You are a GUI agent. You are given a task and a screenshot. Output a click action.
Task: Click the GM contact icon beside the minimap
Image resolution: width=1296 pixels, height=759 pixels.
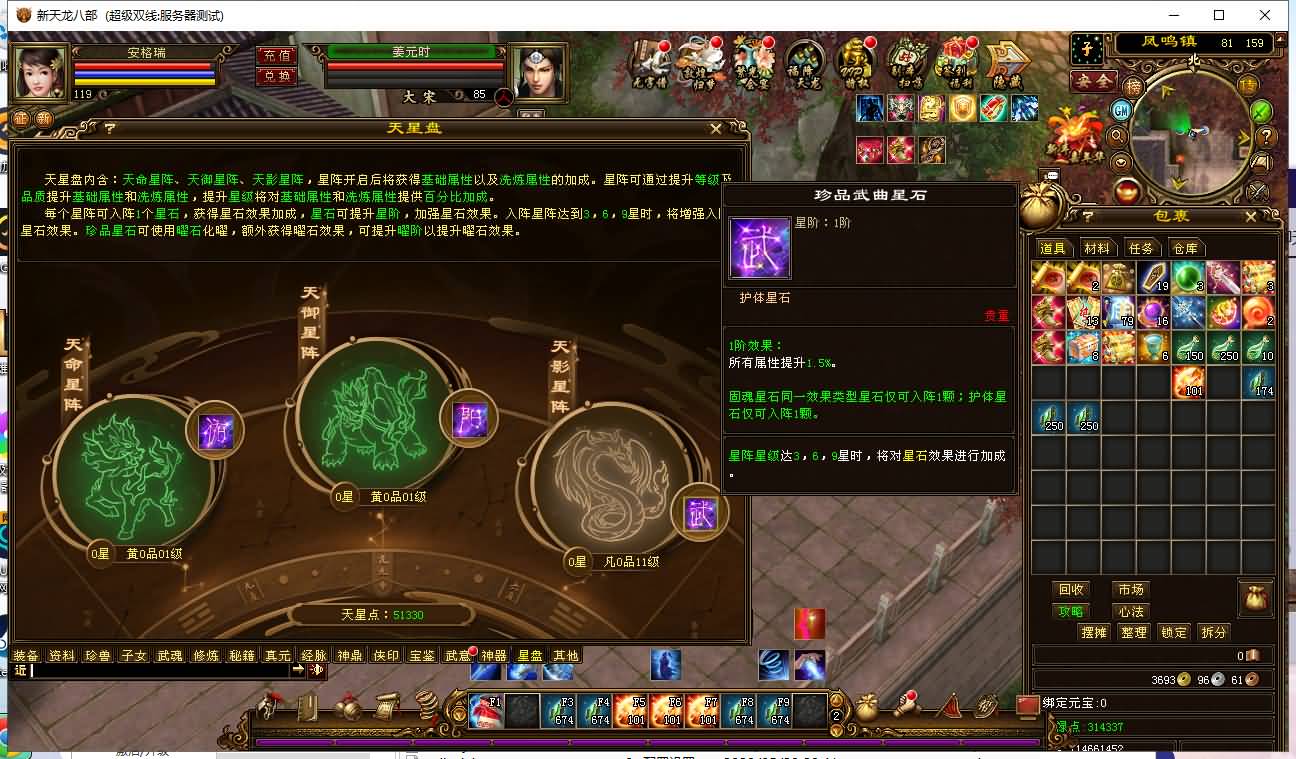coord(1119,110)
